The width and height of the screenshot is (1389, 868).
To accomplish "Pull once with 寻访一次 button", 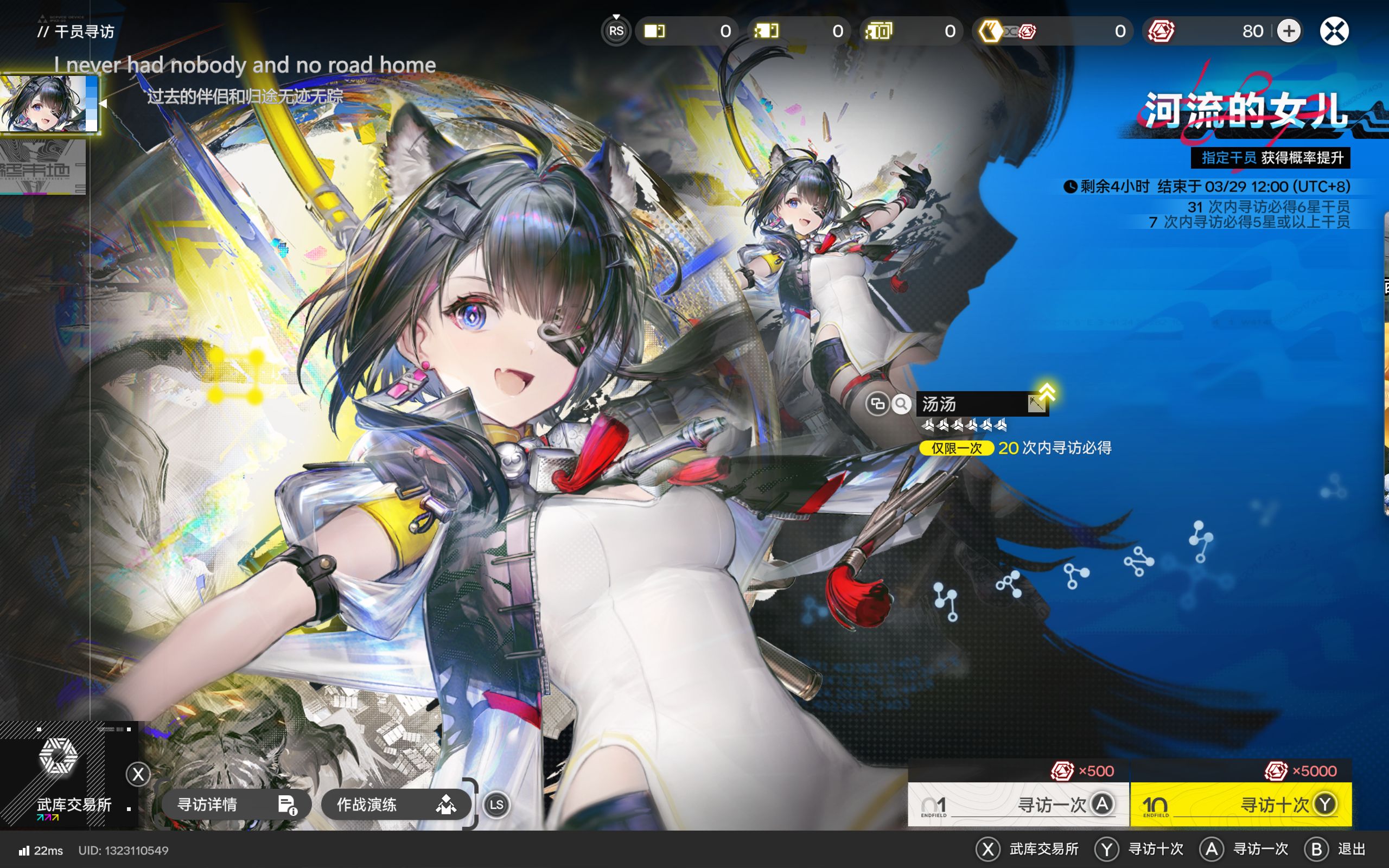I will [x=1018, y=805].
